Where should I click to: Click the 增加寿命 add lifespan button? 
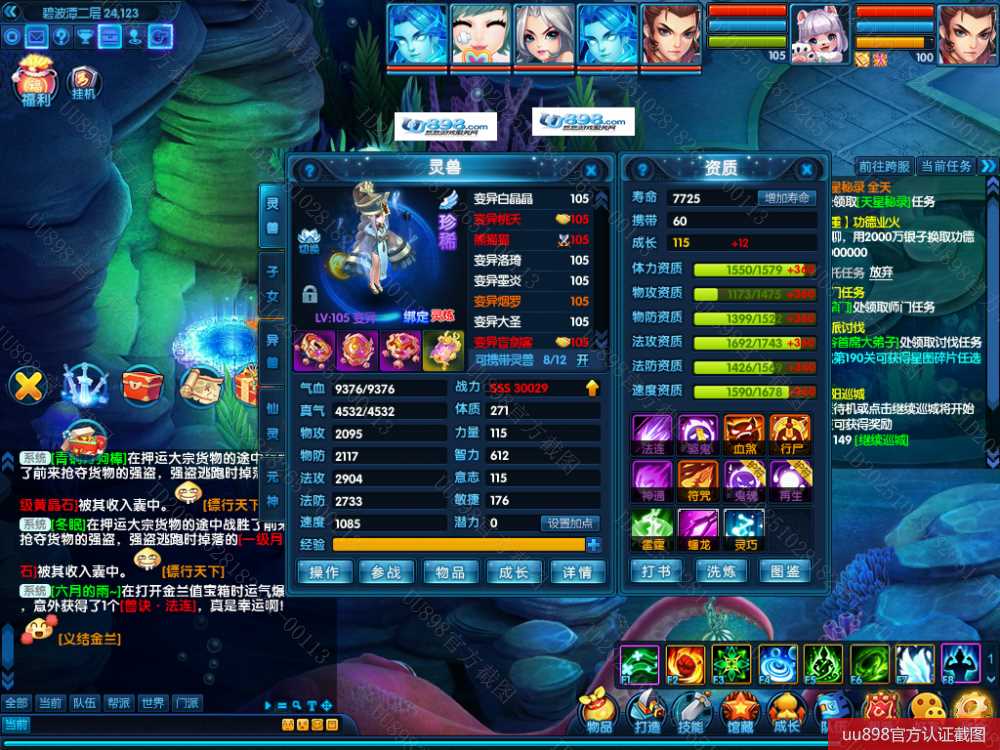(x=786, y=198)
